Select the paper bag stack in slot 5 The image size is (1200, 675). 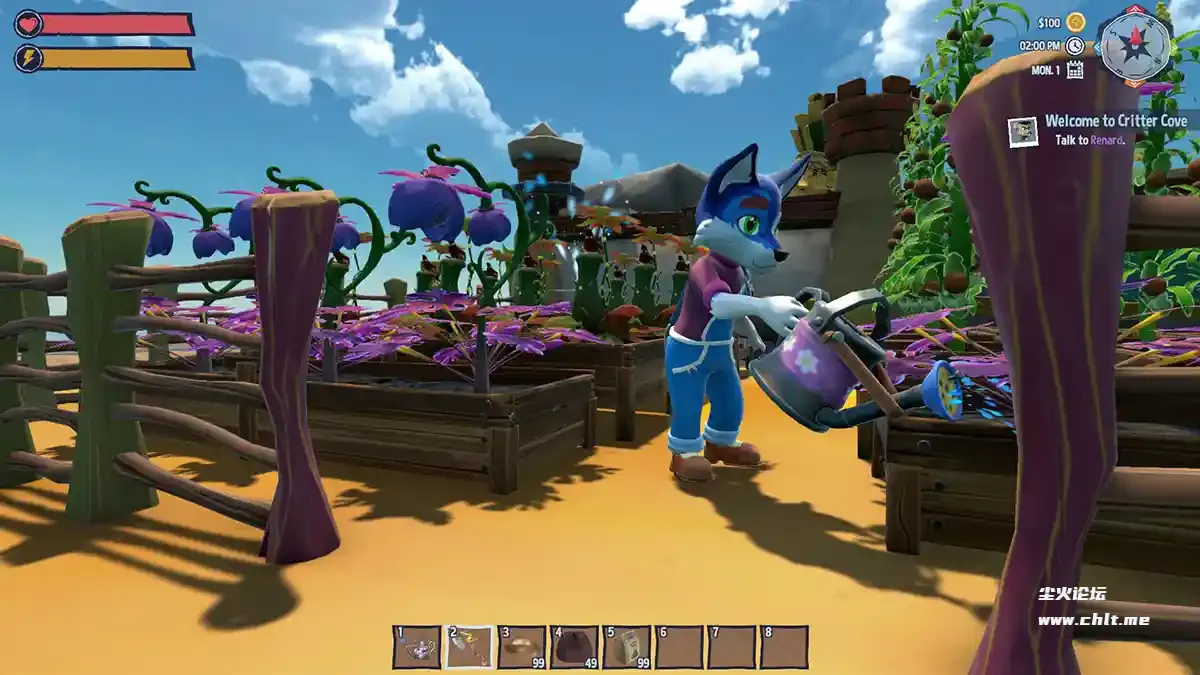click(627, 647)
